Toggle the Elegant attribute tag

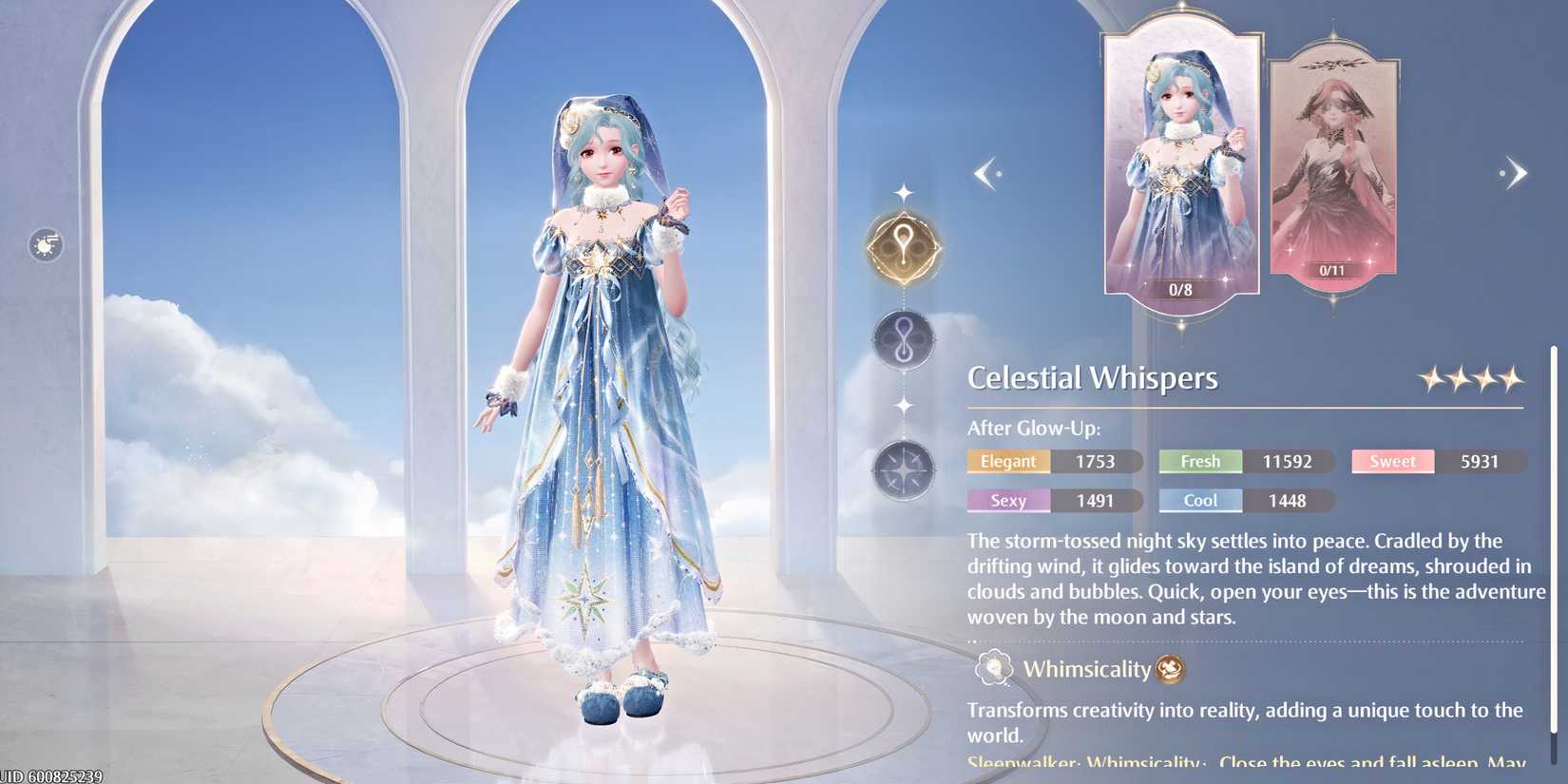click(1008, 461)
